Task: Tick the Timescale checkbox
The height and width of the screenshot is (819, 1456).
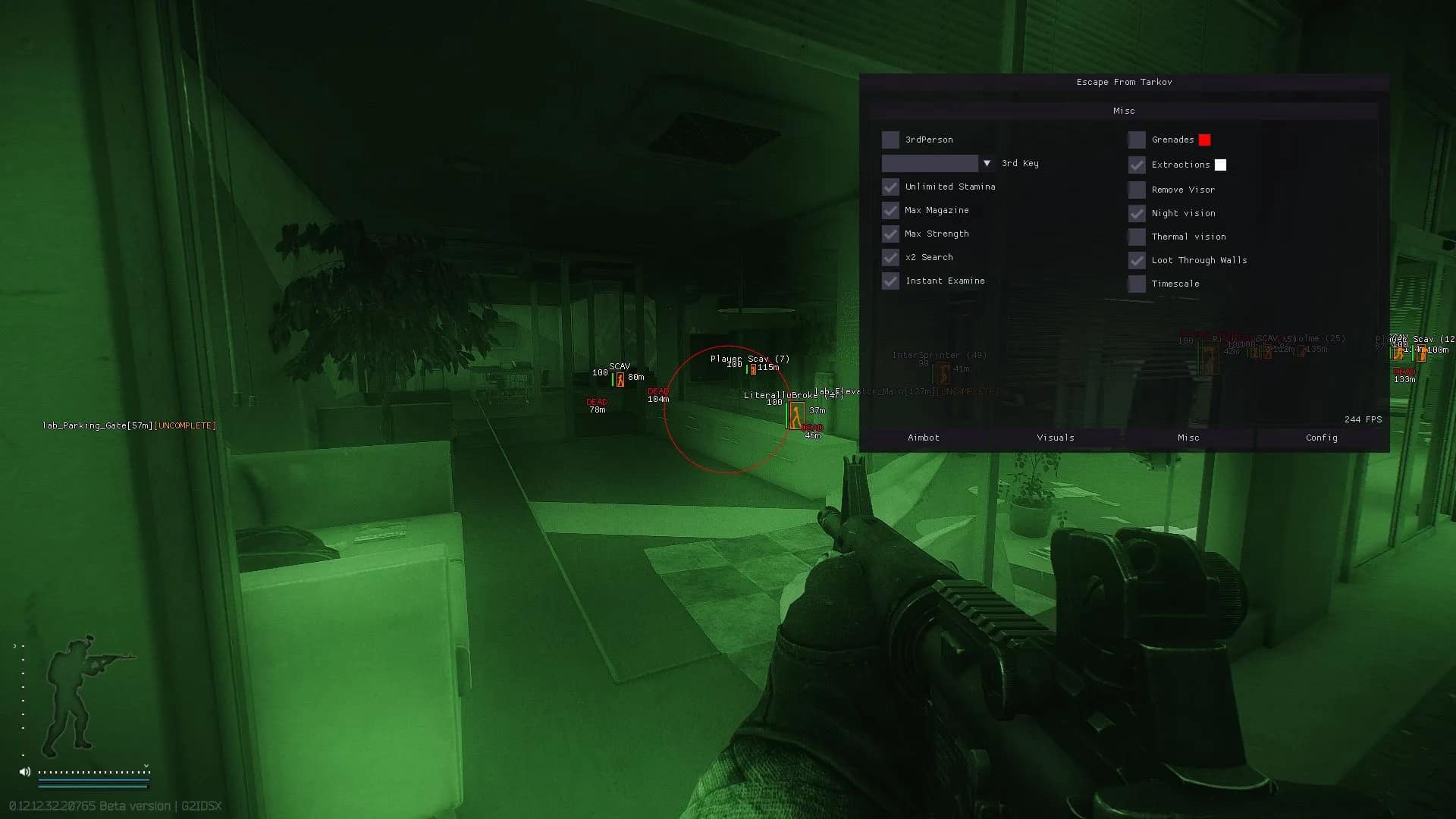Action: tap(1137, 284)
